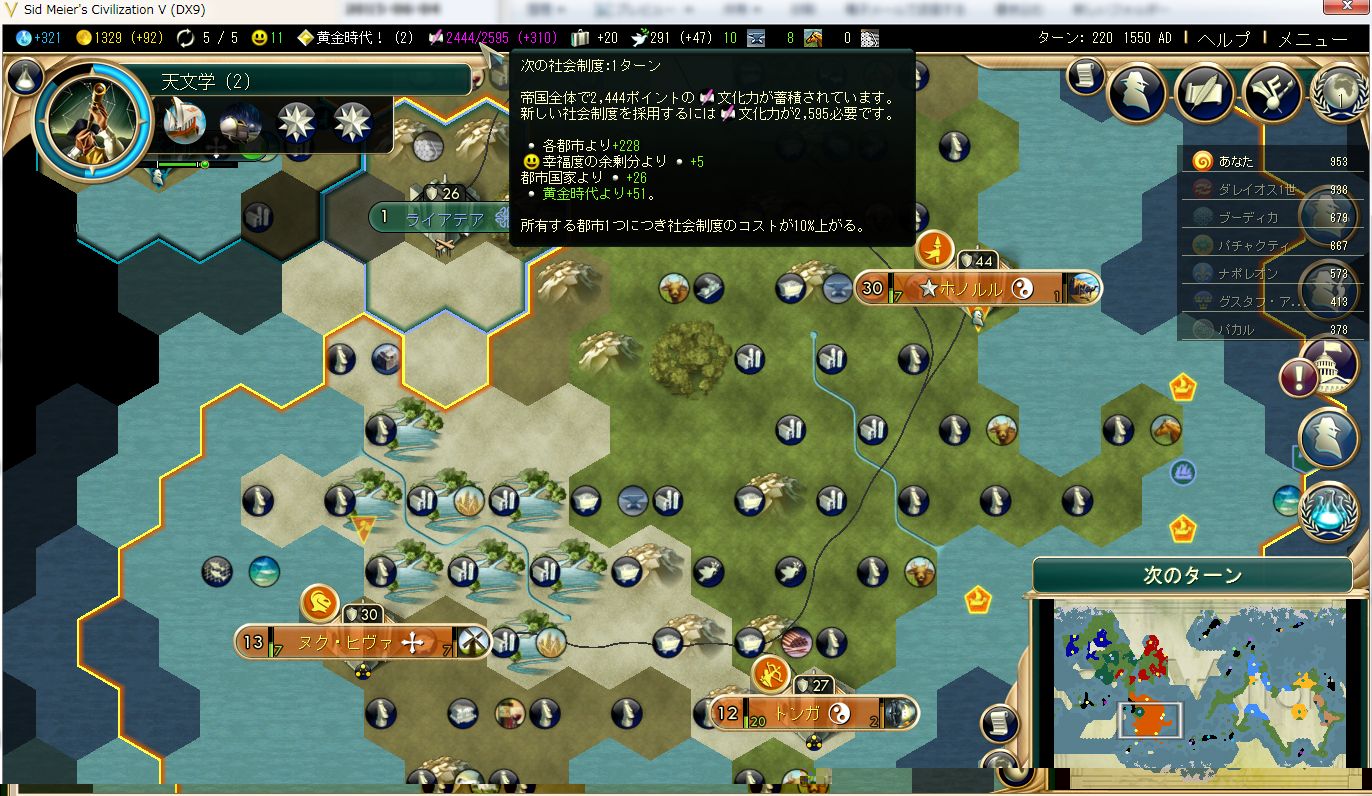Viewport: 1372px width, 796px height.
Task: Open the science flask button in corner
Action: [x=24, y=76]
